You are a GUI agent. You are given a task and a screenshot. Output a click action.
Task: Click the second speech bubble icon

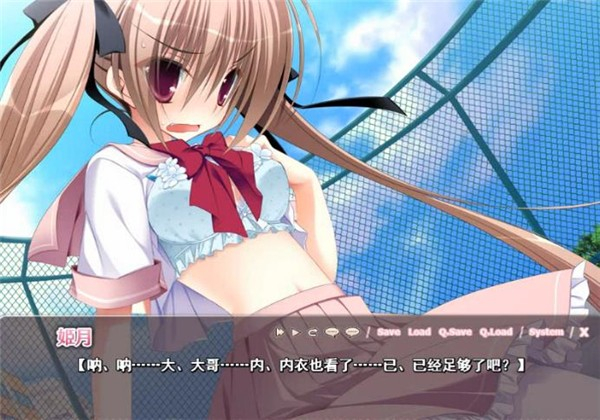coord(351,331)
